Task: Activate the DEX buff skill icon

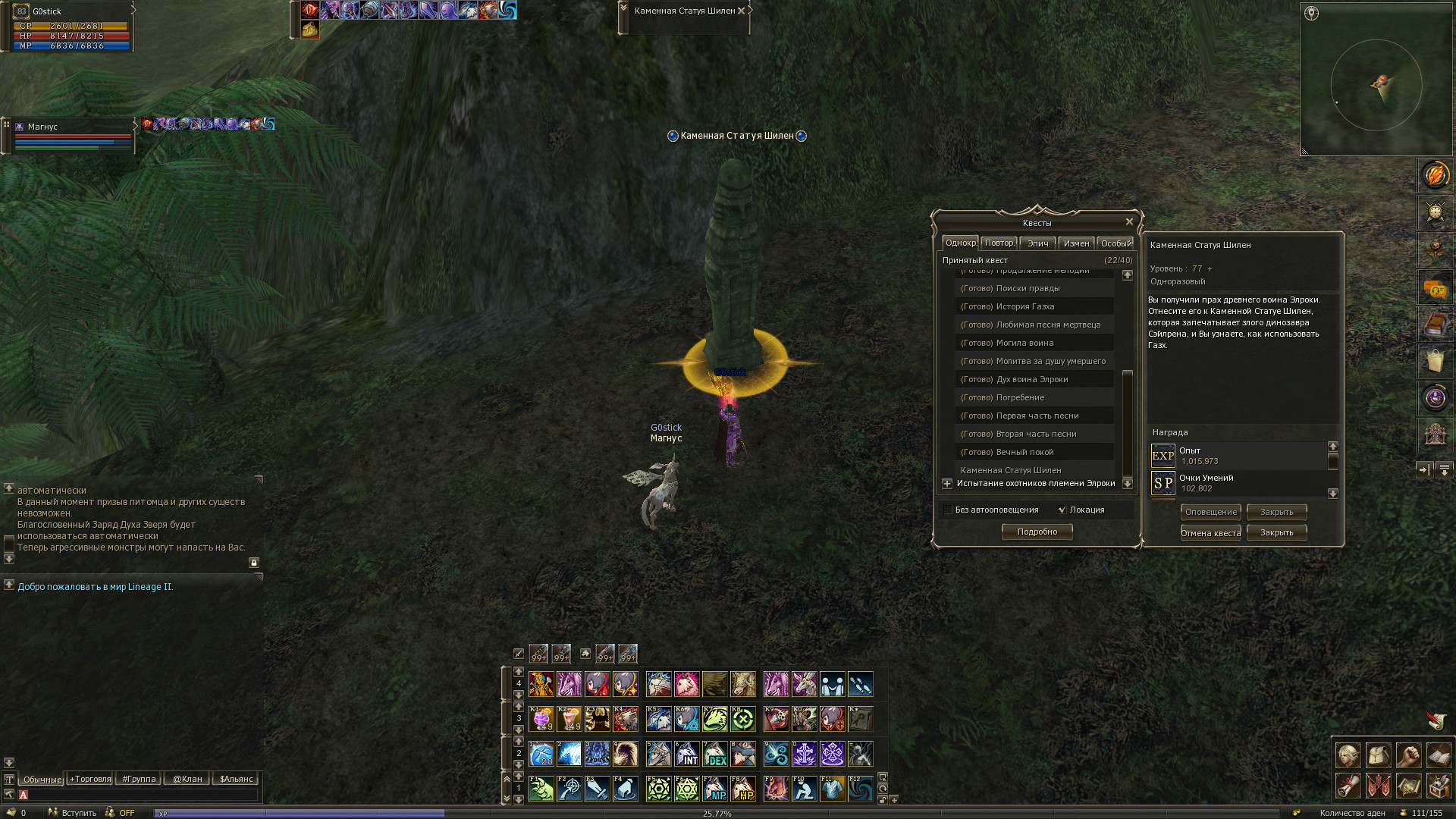Action: point(714,755)
